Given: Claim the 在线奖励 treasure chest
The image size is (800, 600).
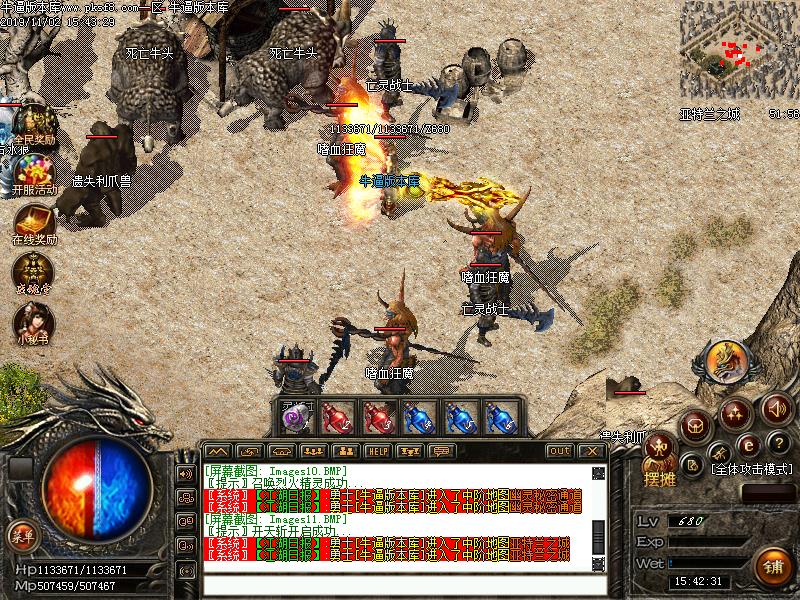Looking at the screenshot, I should tap(33, 222).
